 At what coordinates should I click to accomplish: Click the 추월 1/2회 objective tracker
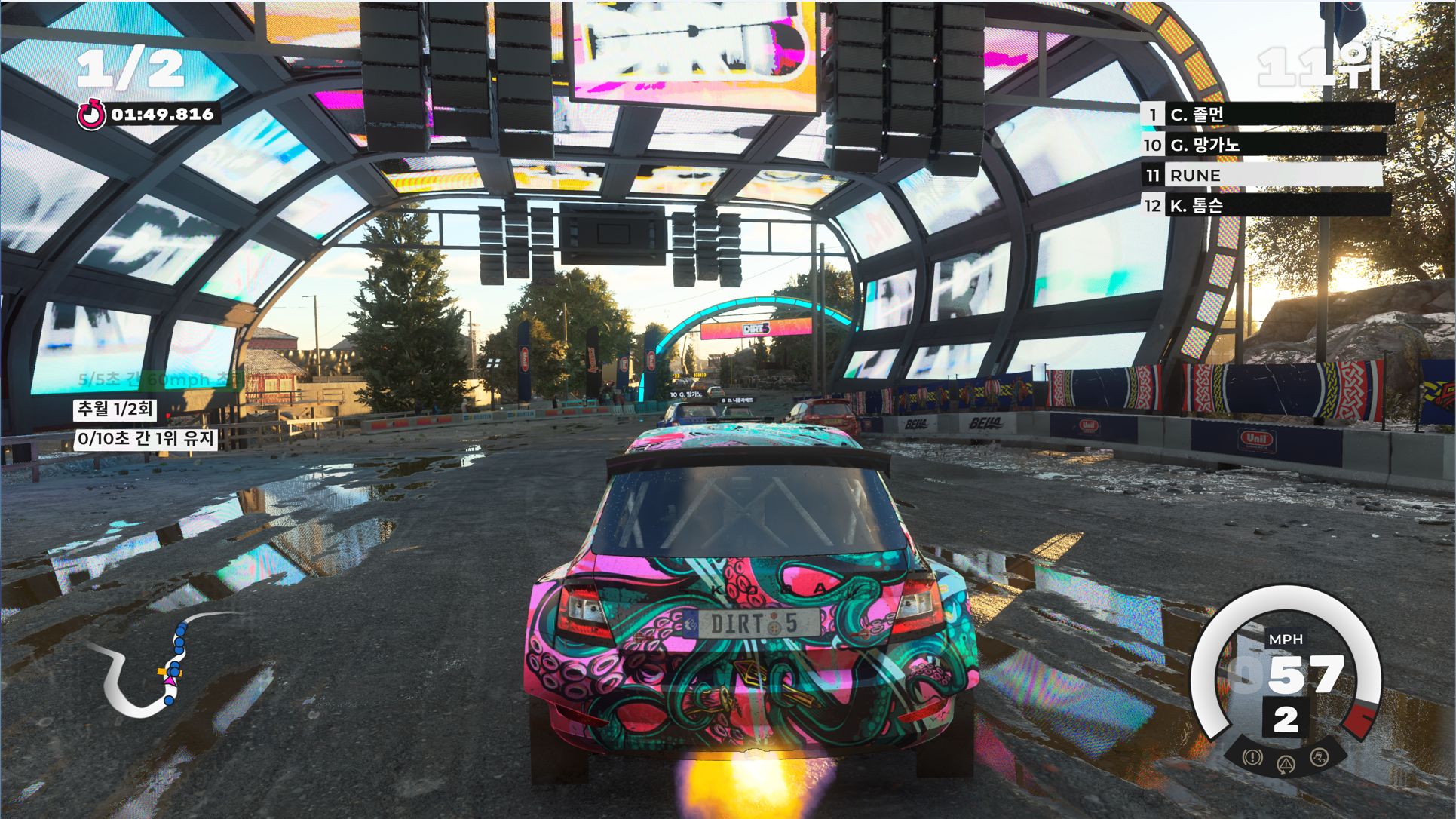(x=115, y=409)
